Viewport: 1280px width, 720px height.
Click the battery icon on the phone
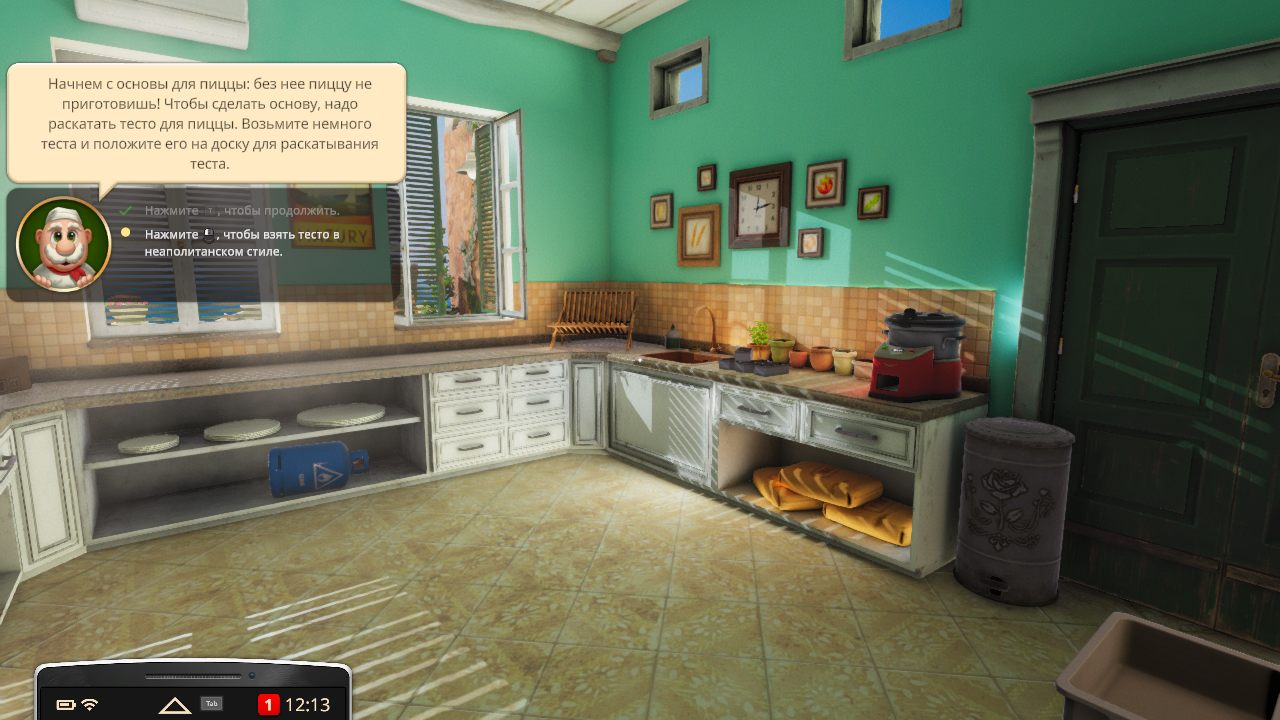(x=66, y=703)
